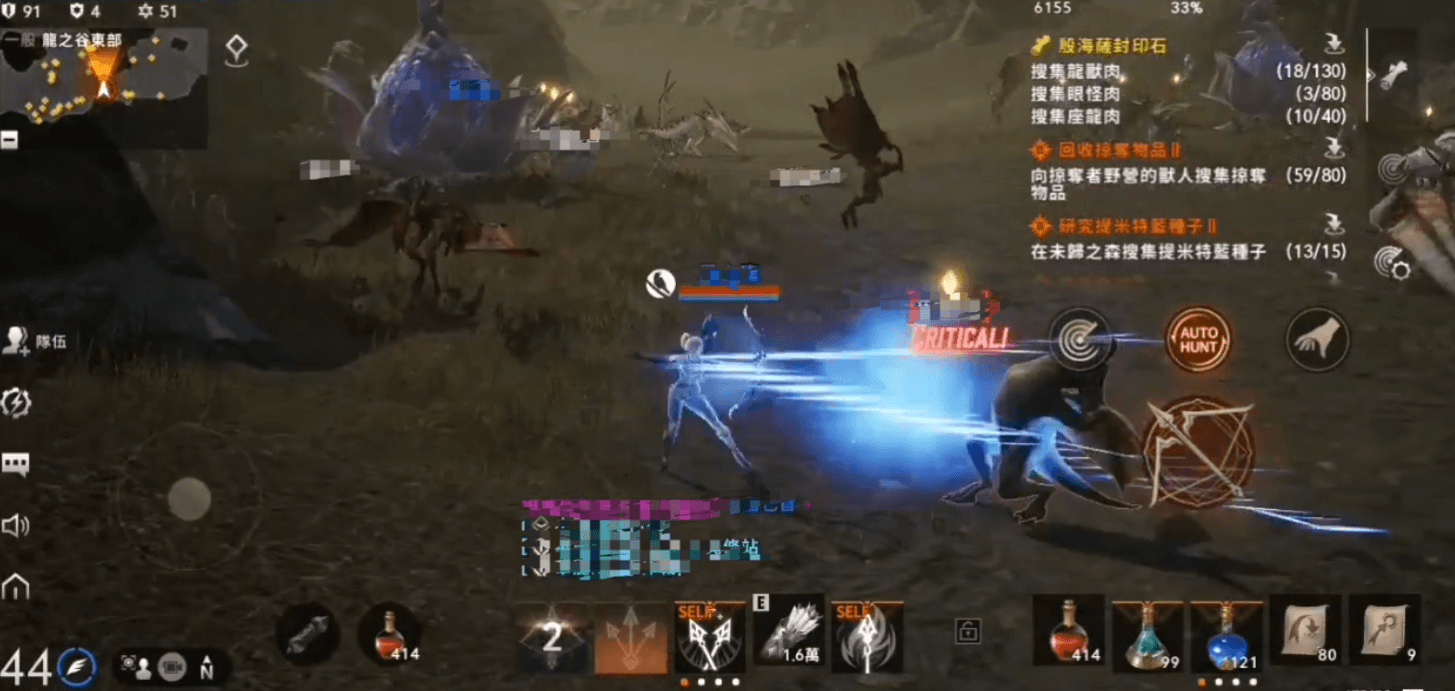Open the 隊伍 party panel
The height and width of the screenshot is (691, 1455).
tap(35, 341)
